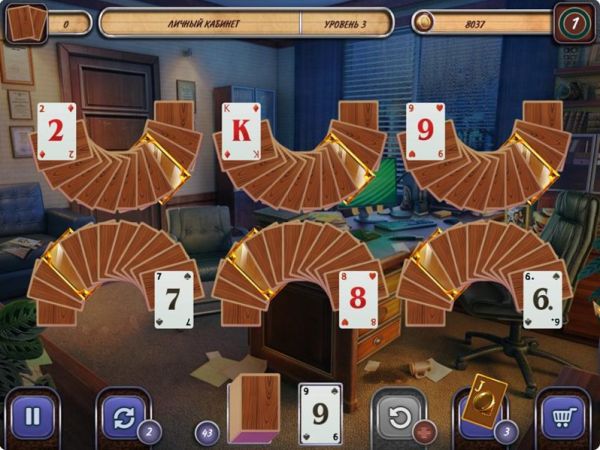
Task: Choose the 9 of hearts card
Action: tap(426, 131)
